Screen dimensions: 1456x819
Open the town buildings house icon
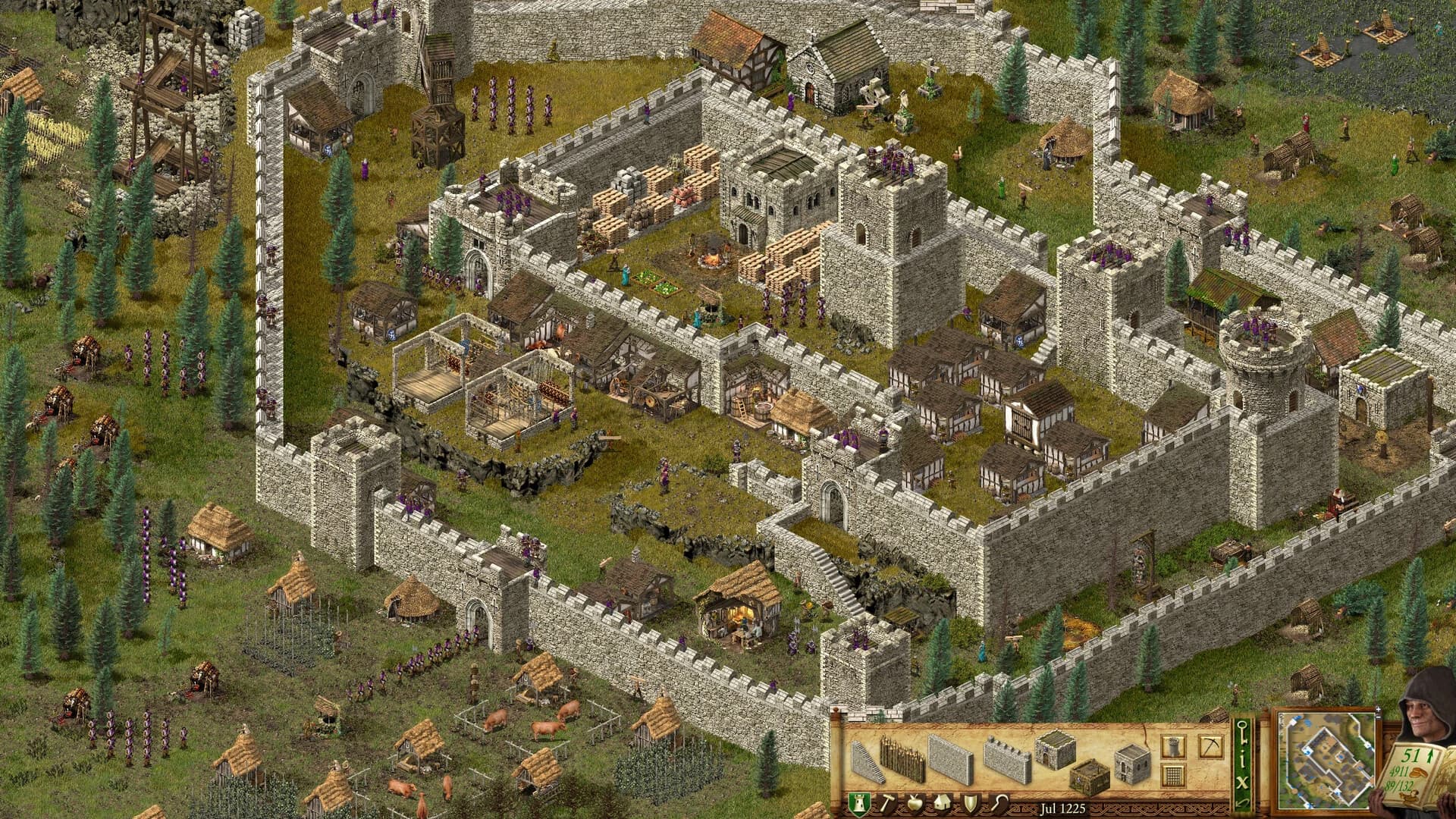pyautogui.click(x=943, y=804)
